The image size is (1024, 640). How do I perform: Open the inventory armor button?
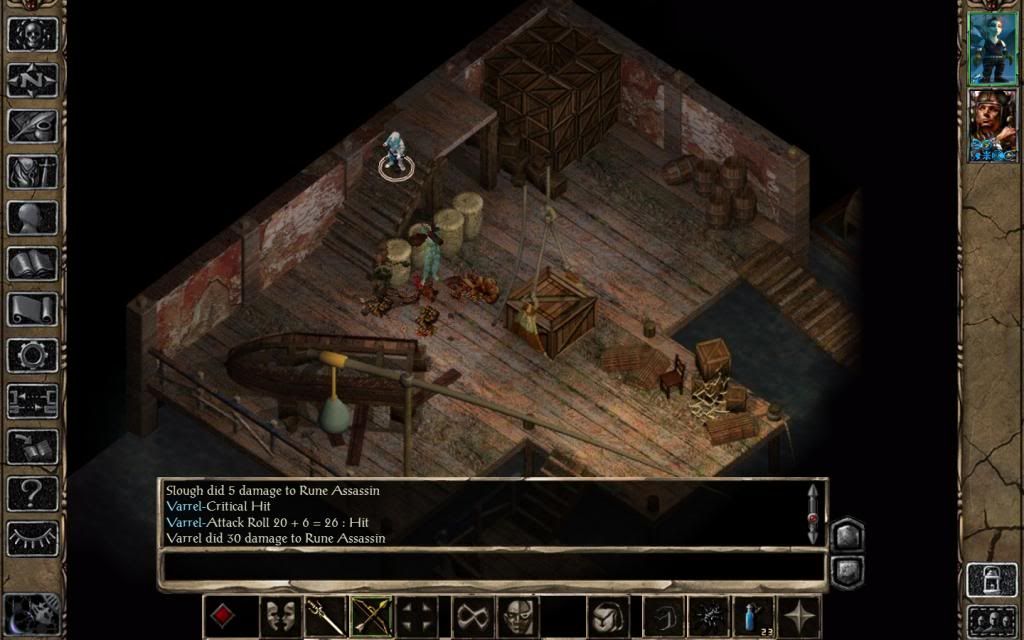33,171
